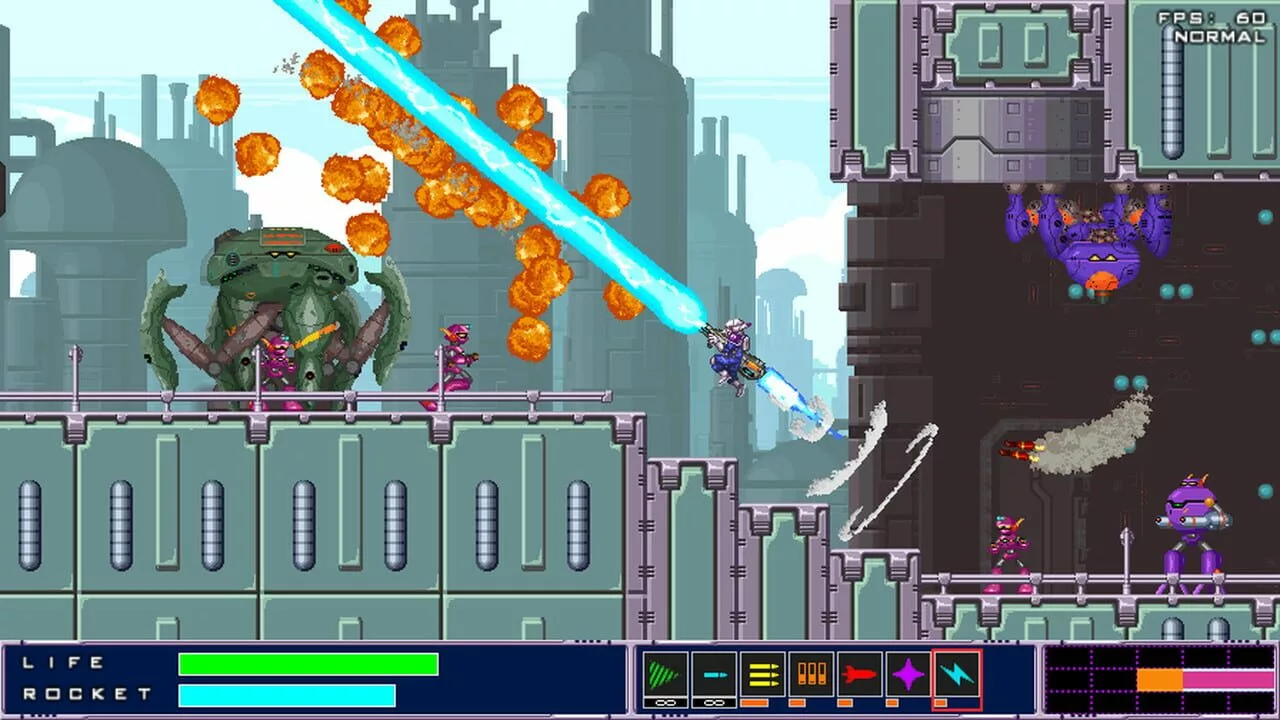Switch to the orange shells weapon
The image size is (1280, 720).
811,675
